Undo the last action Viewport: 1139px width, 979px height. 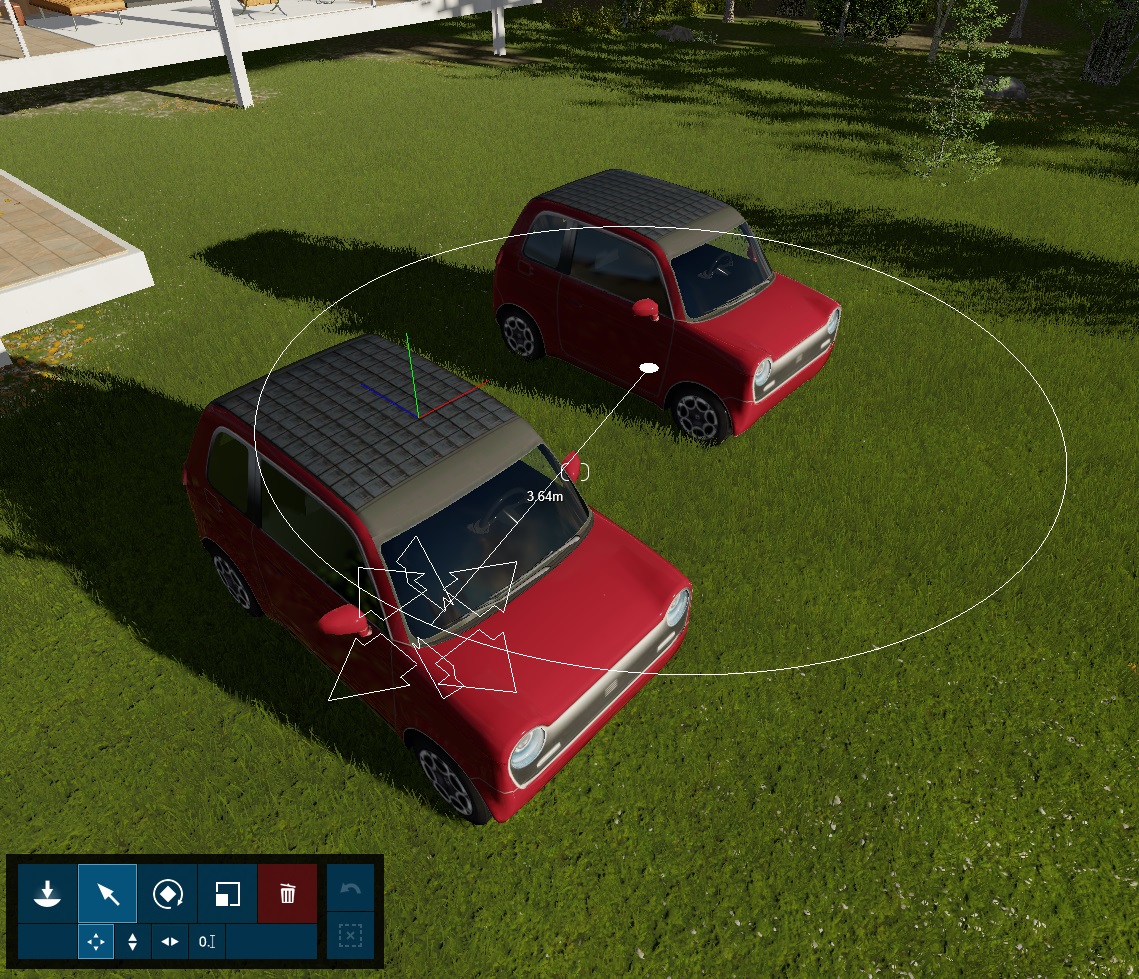point(351,889)
